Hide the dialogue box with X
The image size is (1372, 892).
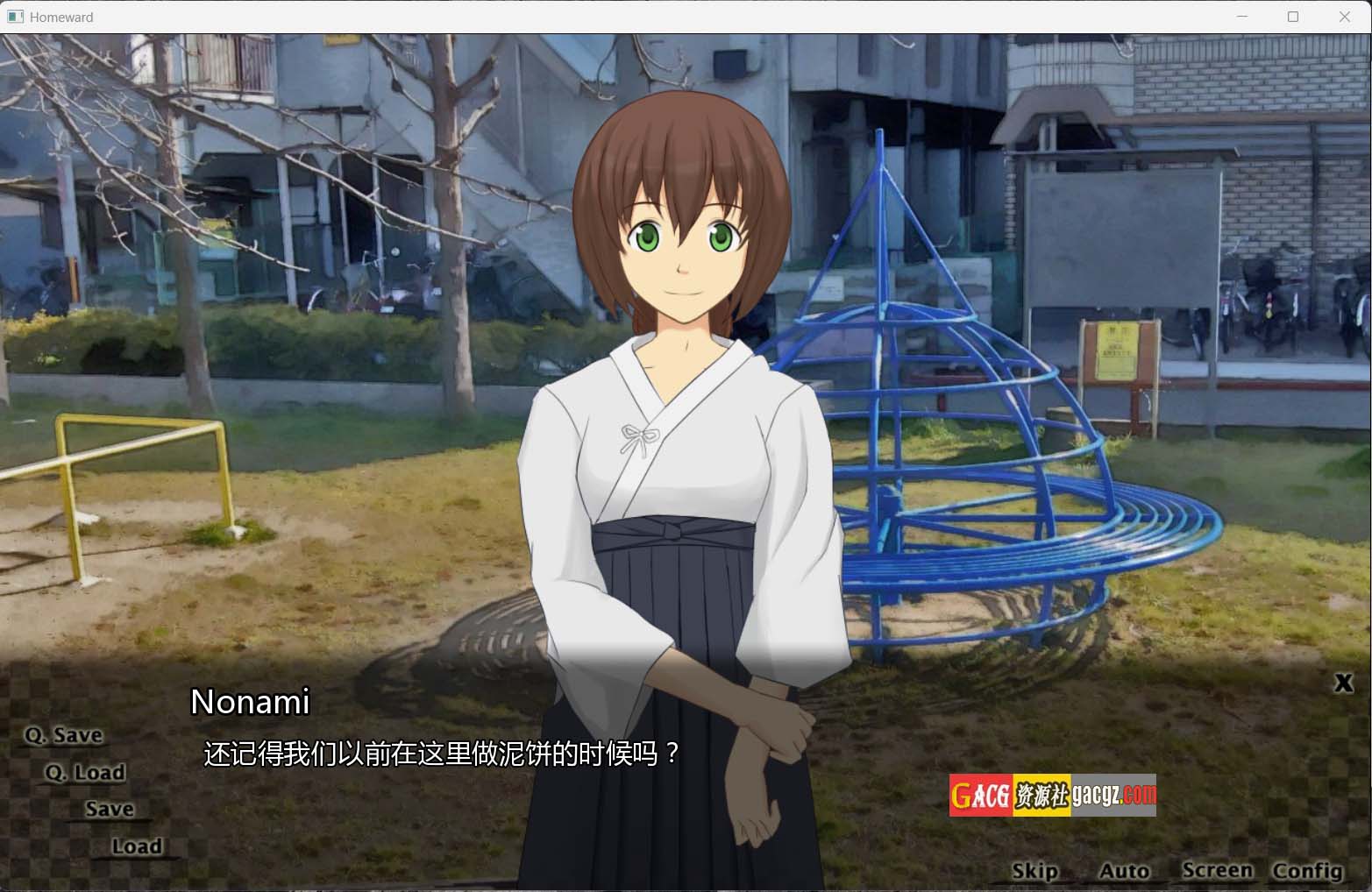click(1343, 683)
